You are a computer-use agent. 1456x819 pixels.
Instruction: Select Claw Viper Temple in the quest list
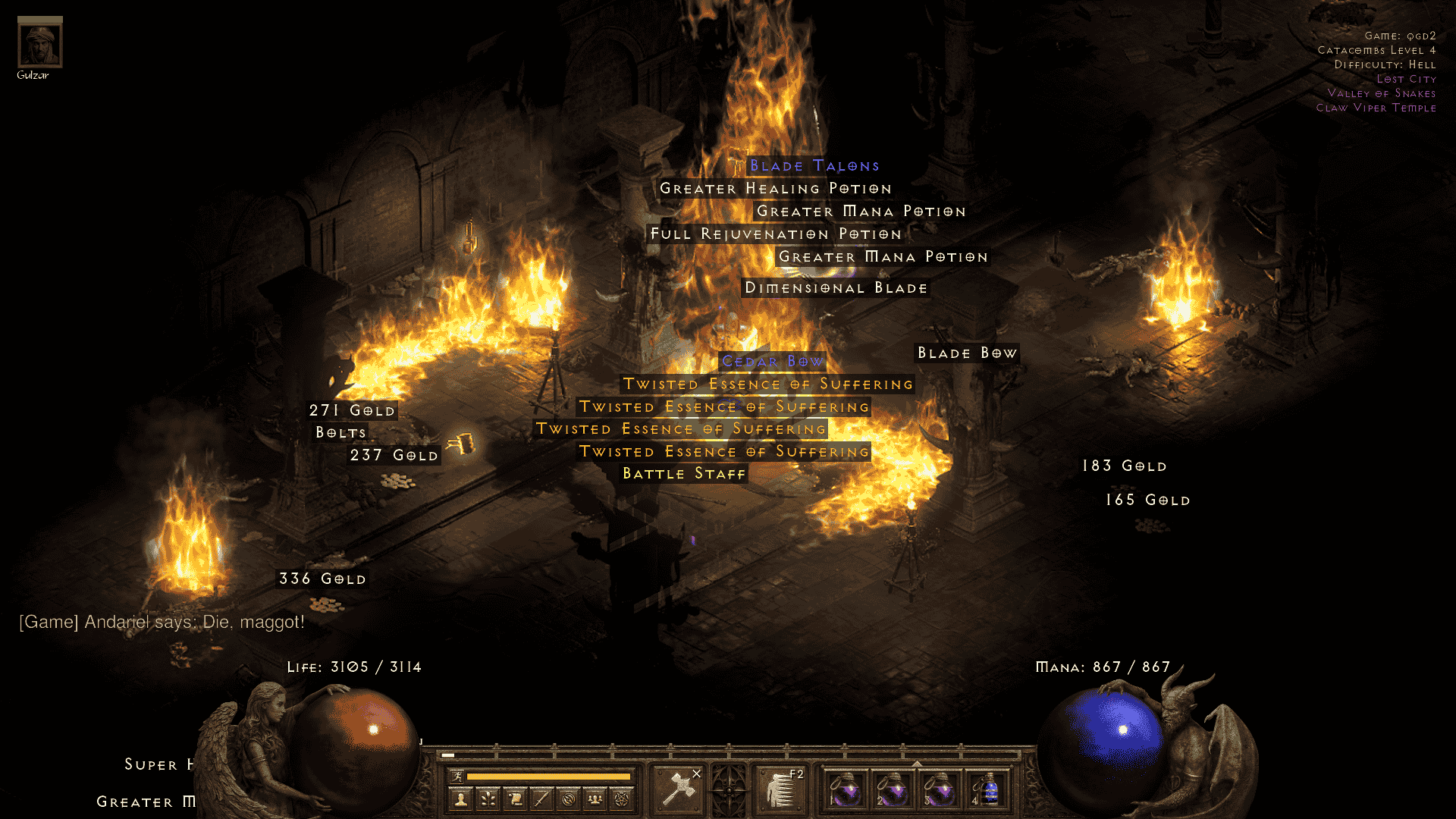[1378, 108]
